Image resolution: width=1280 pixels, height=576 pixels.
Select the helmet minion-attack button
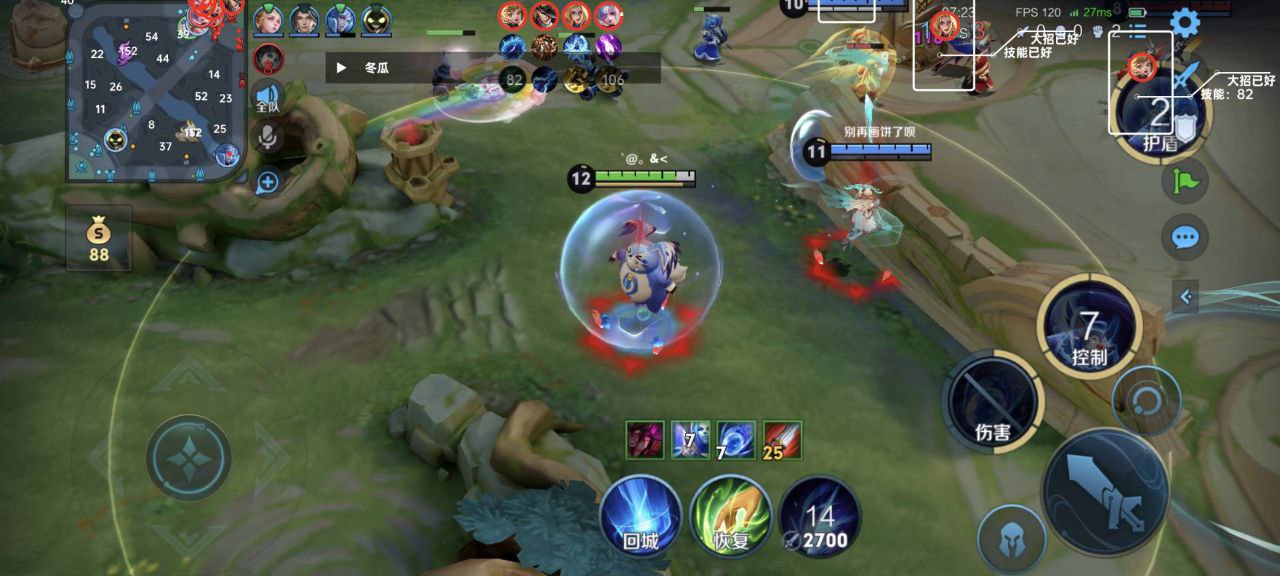(1011, 539)
